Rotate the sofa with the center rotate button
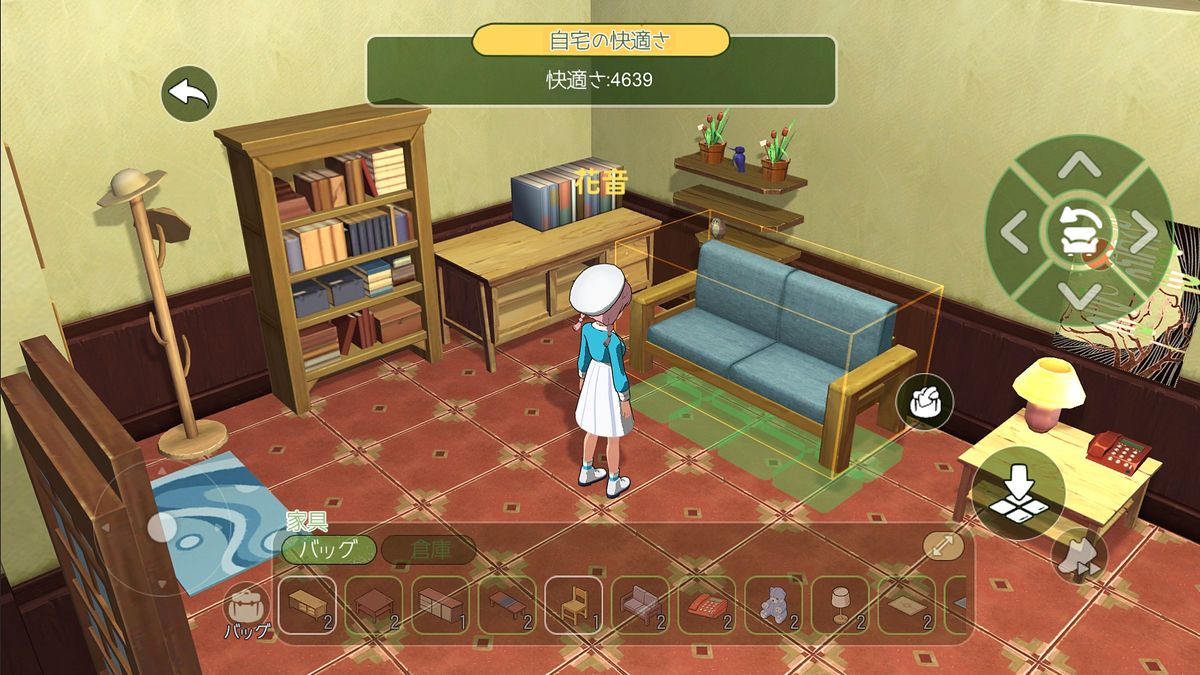Image resolution: width=1200 pixels, height=675 pixels. pyautogui.click(x=1078, y=233)
